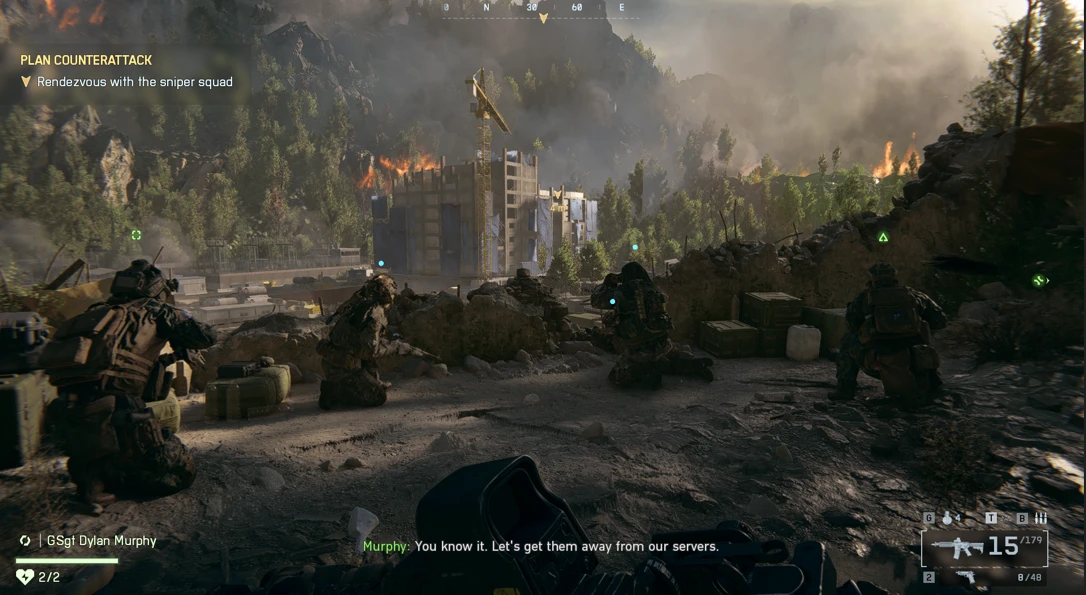Viewport: 1086px width, 595px height.
Task: Click the defibrillator heart icon
Action: 25,576
